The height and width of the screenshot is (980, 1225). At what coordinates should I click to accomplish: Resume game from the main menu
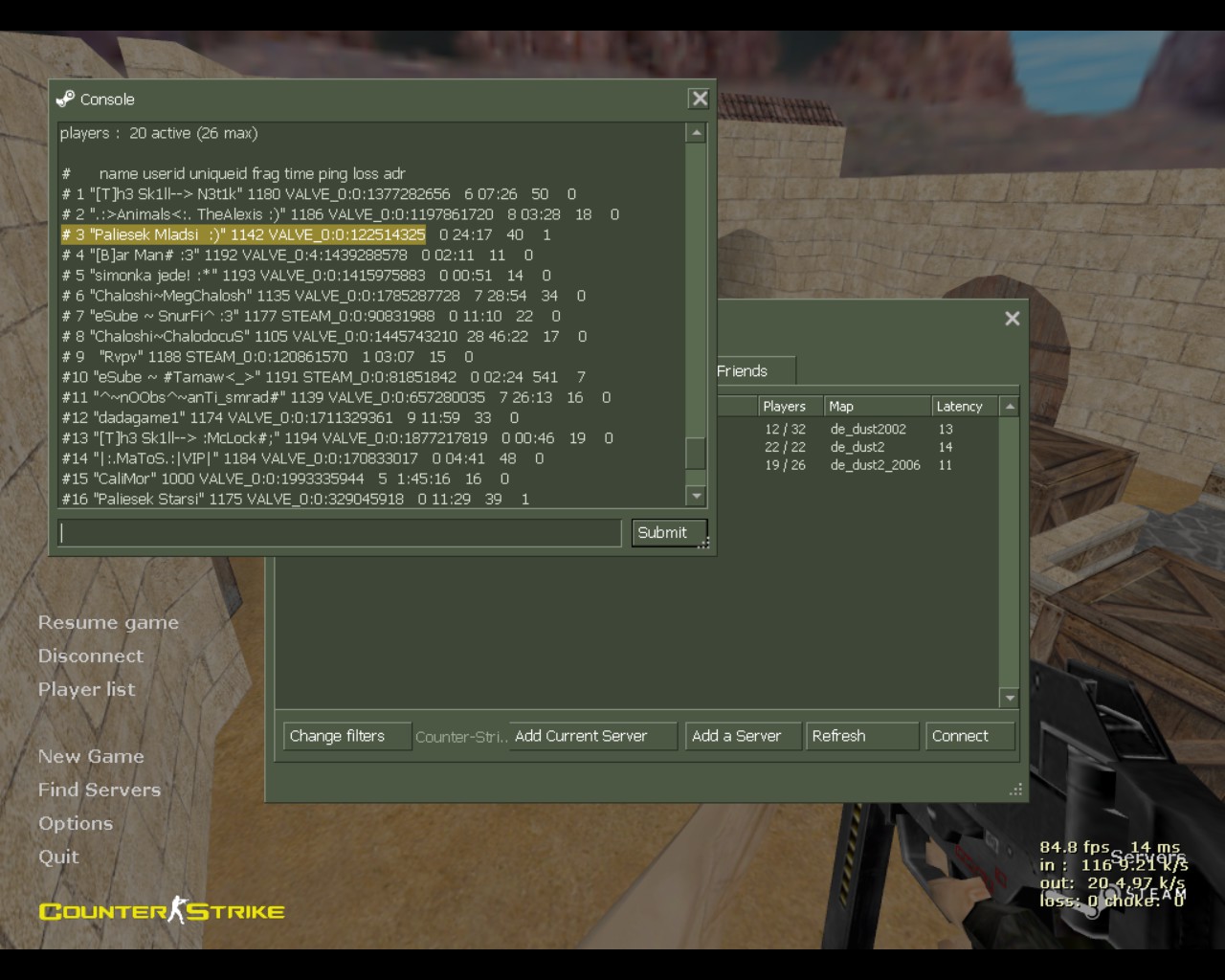tap(108, 623)
